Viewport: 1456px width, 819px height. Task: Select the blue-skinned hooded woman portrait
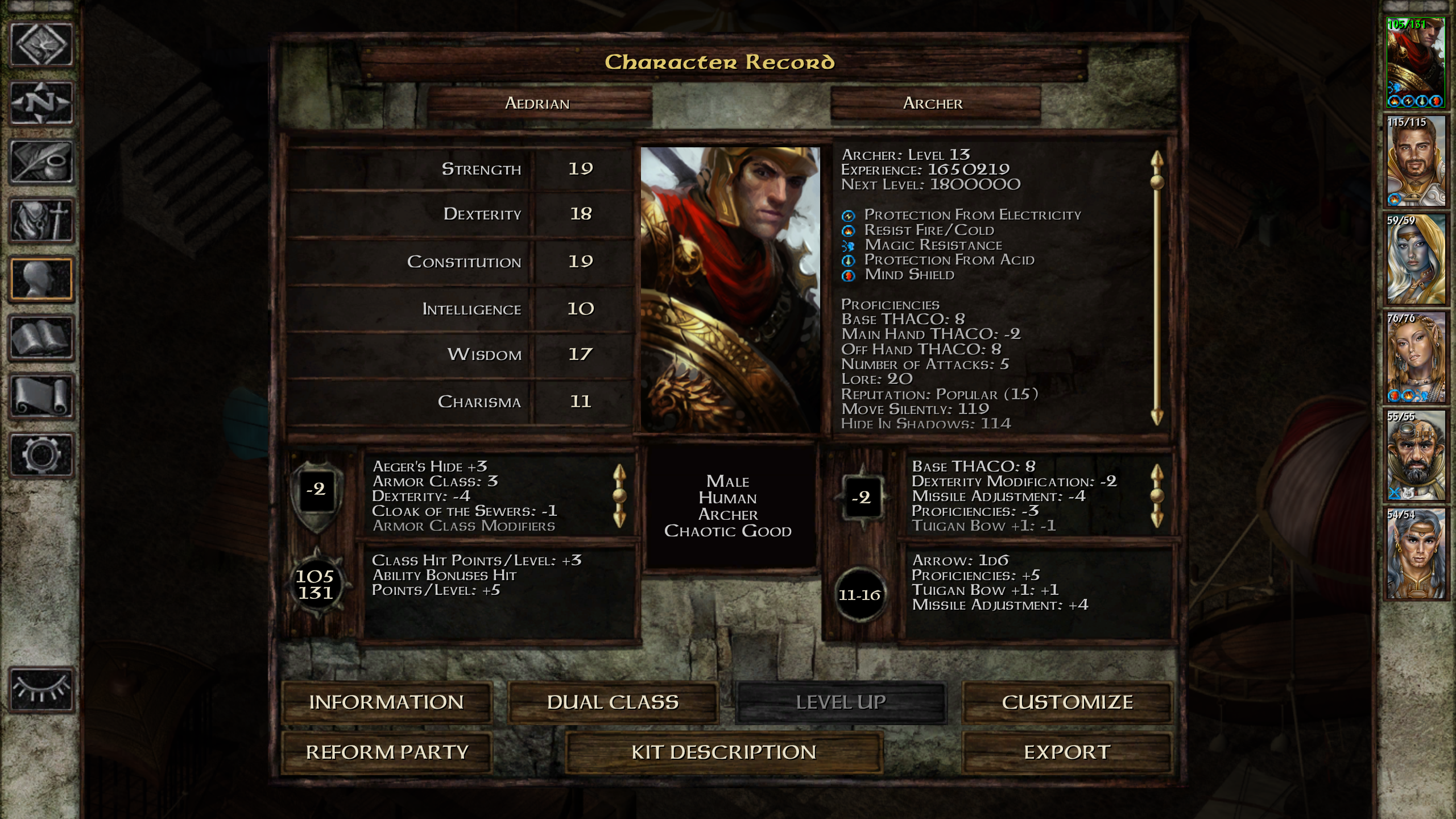pyautogui.click(x=1415, y=259)
